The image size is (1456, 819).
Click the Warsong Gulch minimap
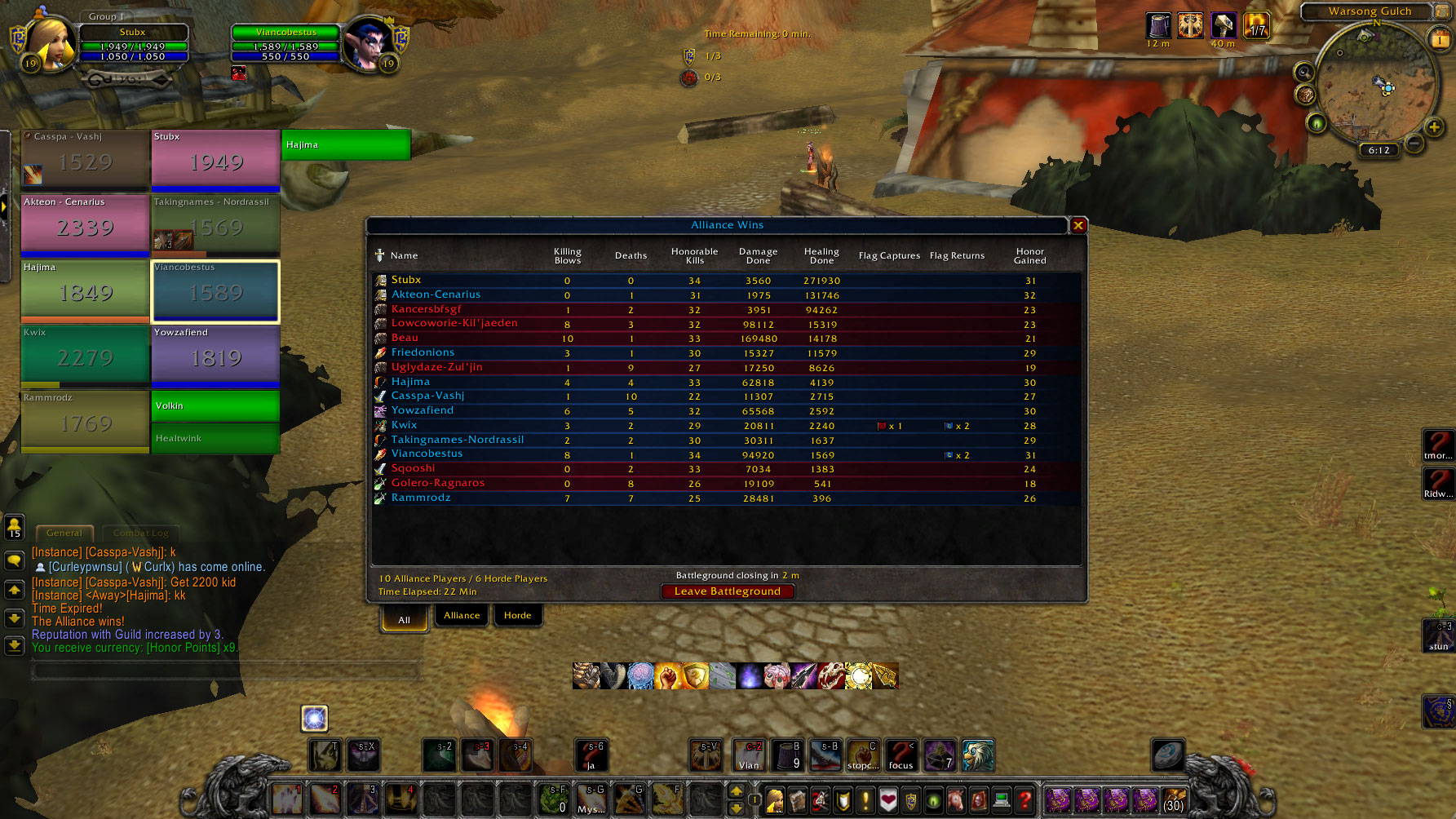(1375, 86)
